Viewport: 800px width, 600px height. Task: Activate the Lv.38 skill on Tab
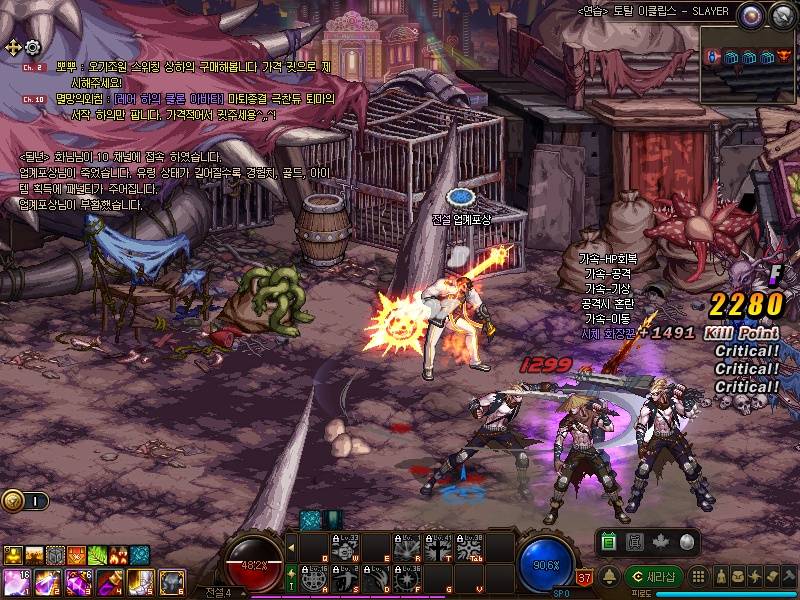point(468,548)
